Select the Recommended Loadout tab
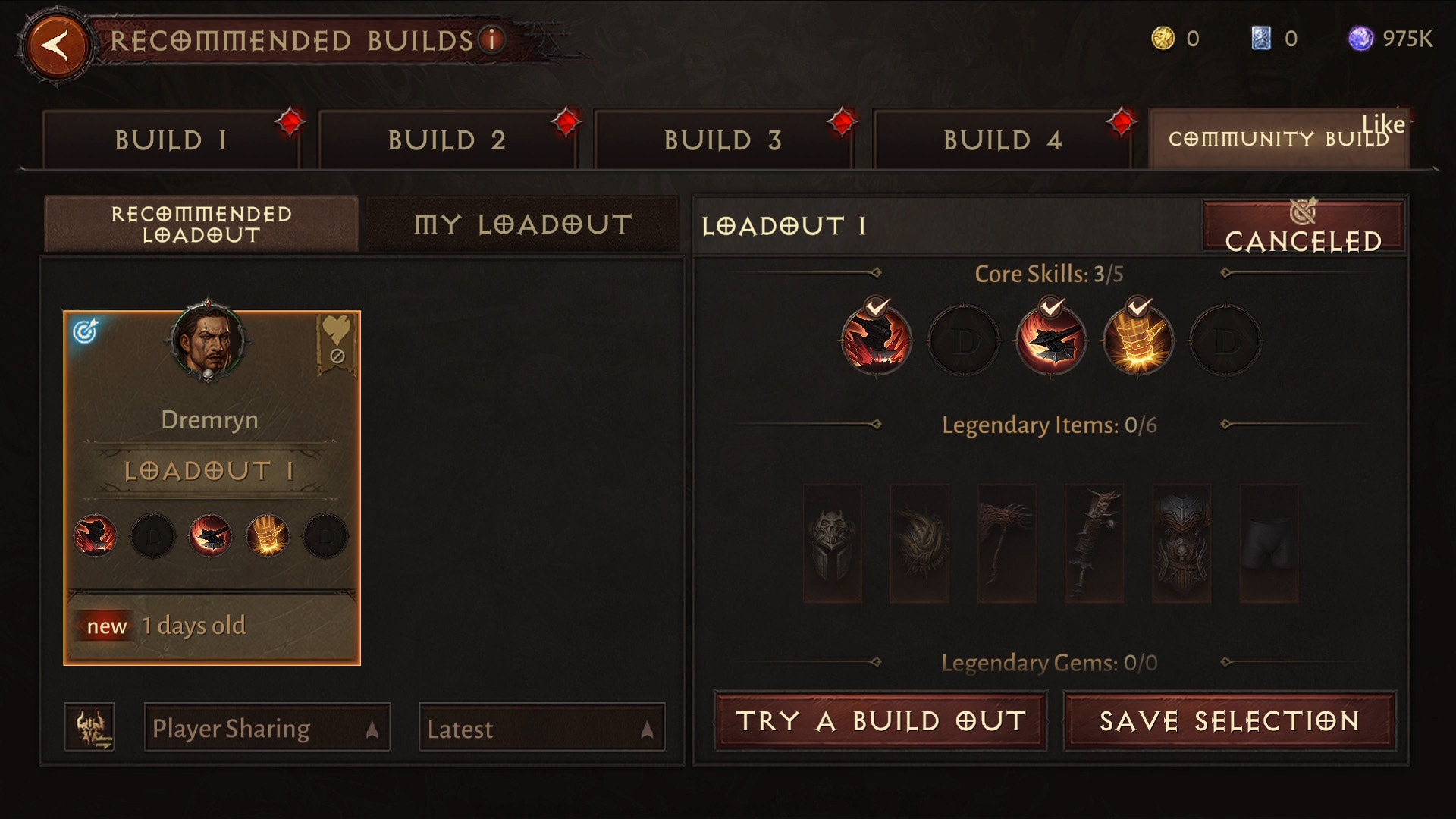This screenshot has height=819, width=1456. click(201, 224)
